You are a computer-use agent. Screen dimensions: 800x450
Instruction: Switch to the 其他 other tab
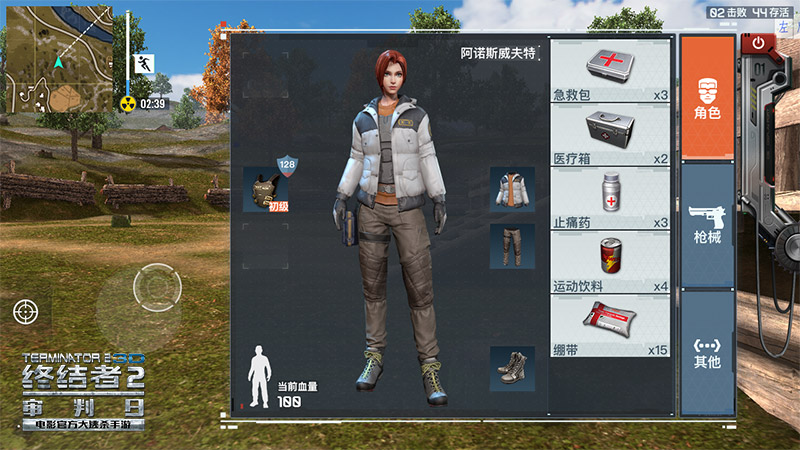pyautogui.click(x=707, y=352)
